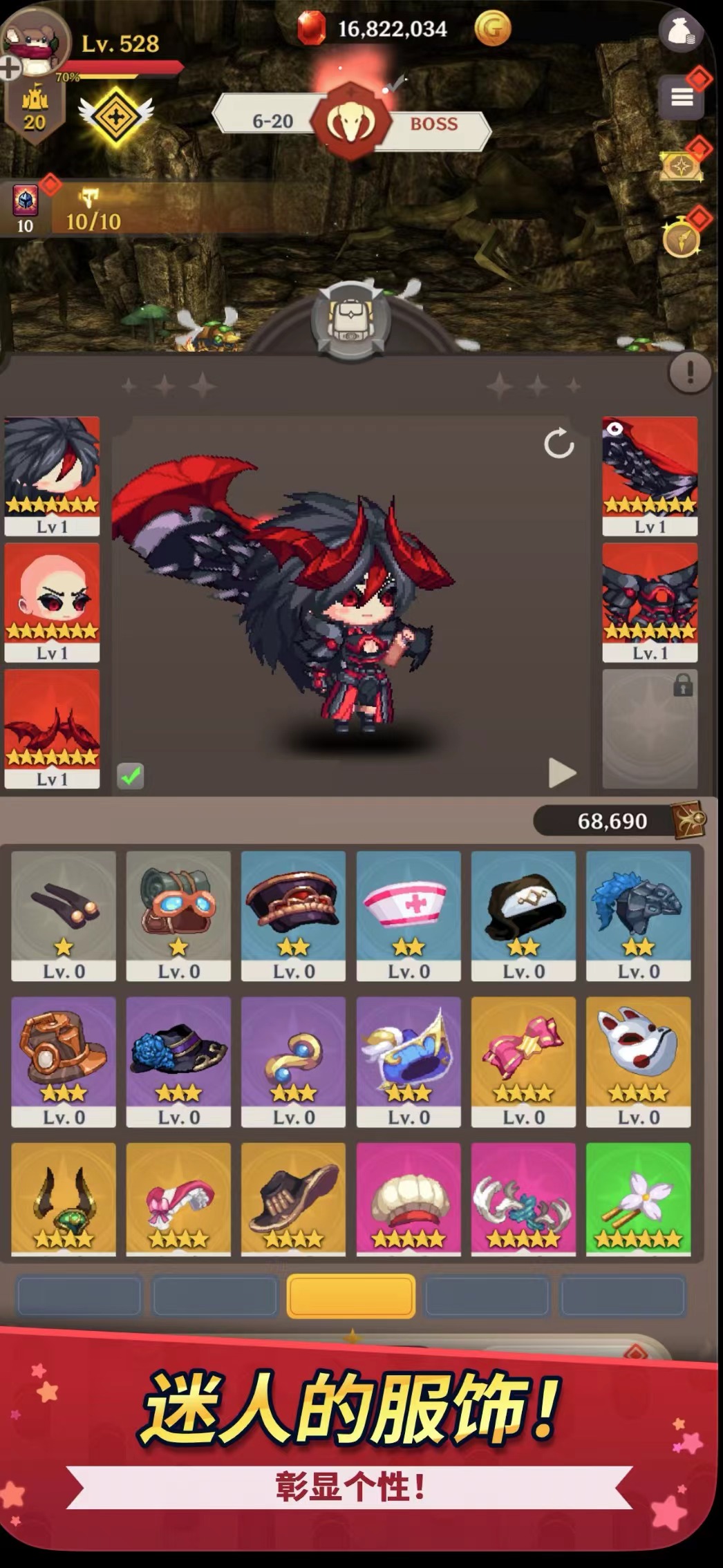Viewport: 723px width, 1568px height.
Task: Choose the white fox mask
Action: (x=638, y=1061)
